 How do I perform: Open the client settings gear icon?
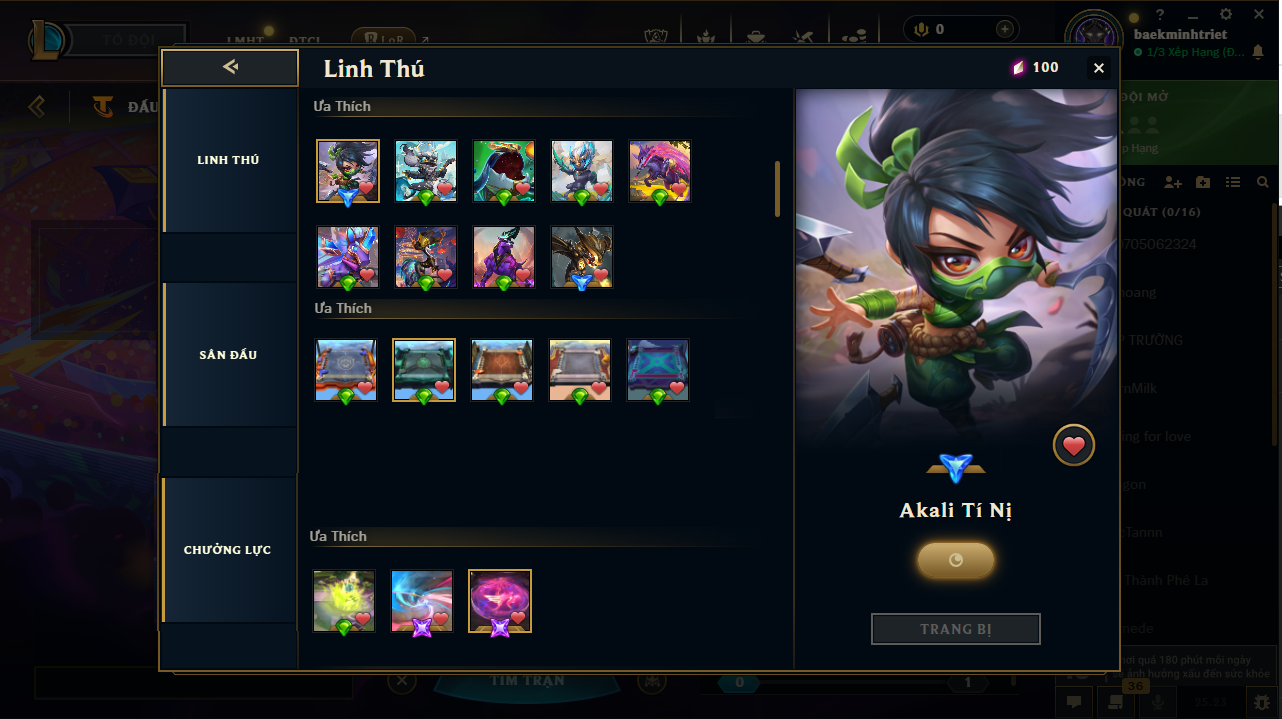[1226, 14]
